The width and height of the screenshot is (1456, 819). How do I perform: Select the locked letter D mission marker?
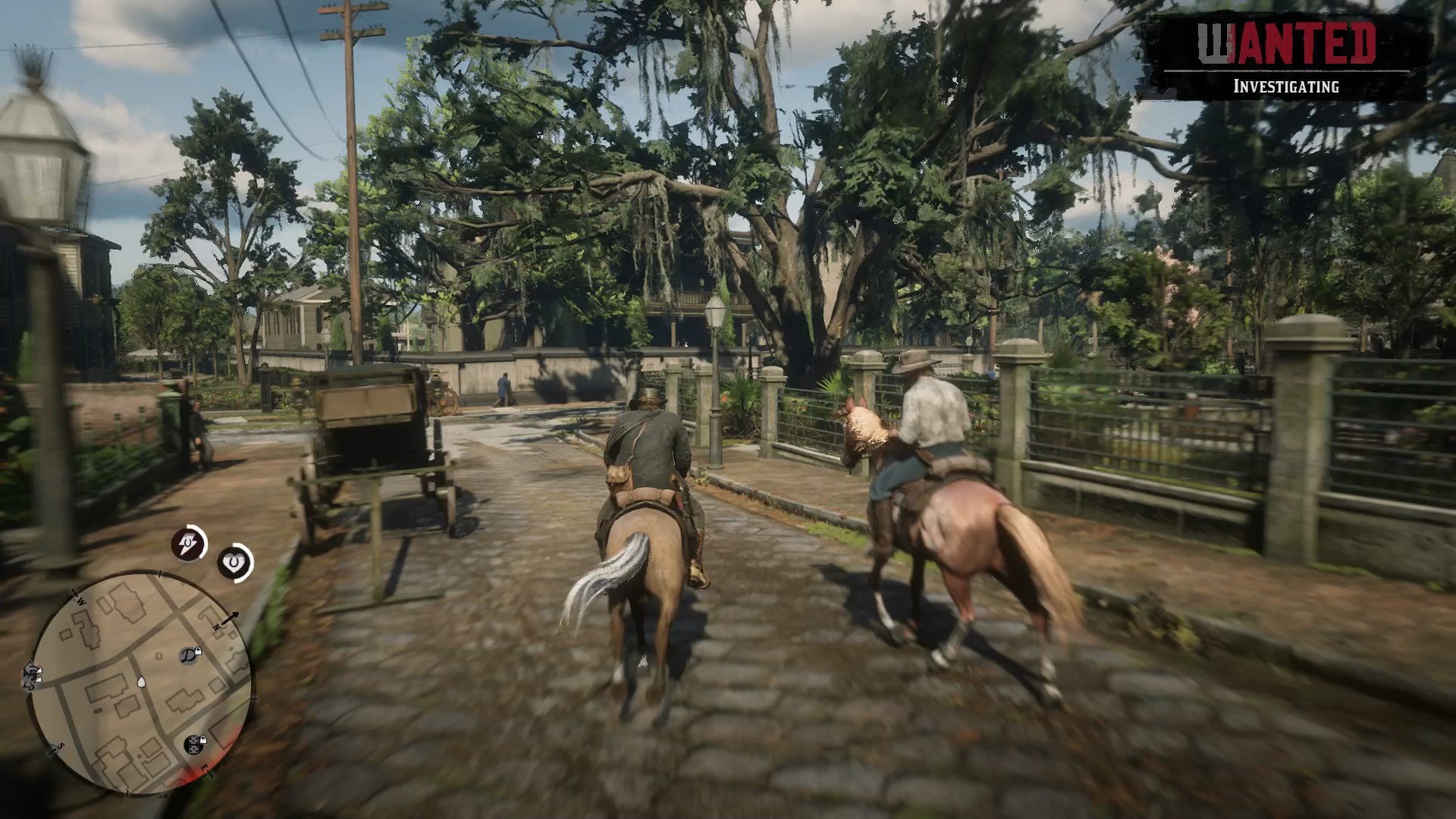[190, 654]
